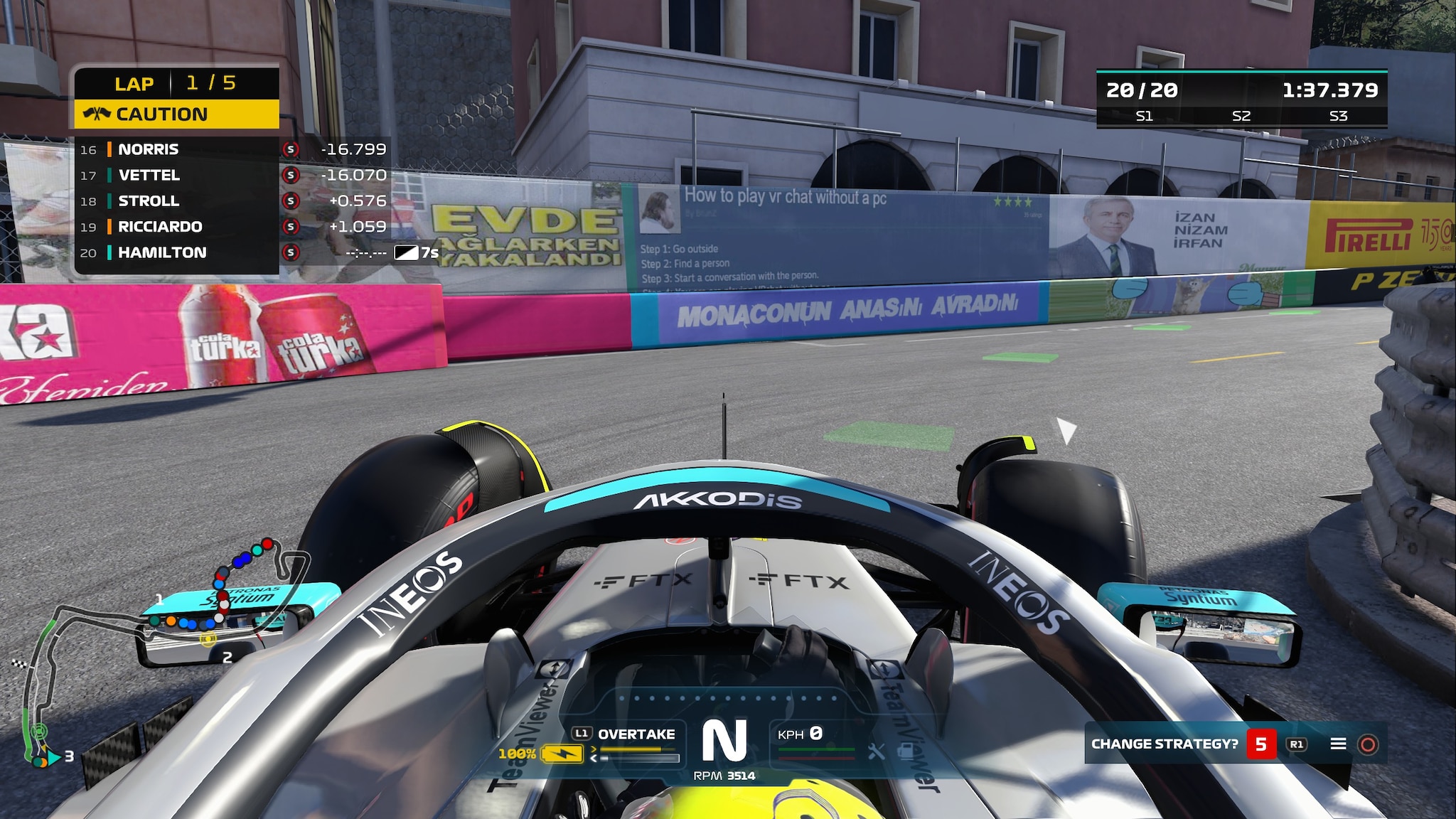This screenshot has width=1456, height=819.
Task: Select the wrench repair icon near the speedometer
Action: (875, 752)
